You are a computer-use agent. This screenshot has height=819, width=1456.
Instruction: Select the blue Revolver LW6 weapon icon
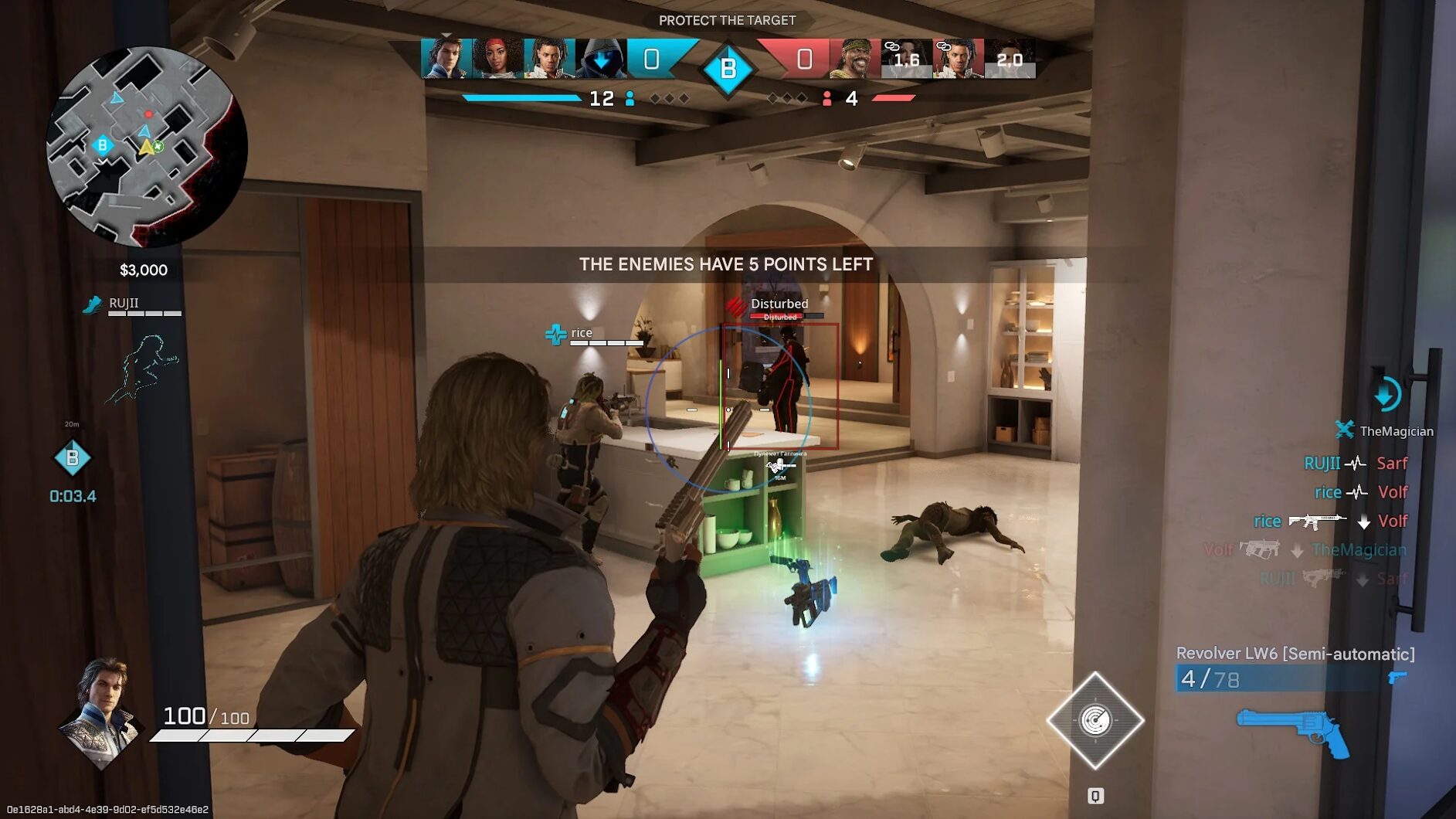click(x=1294, y=732)
